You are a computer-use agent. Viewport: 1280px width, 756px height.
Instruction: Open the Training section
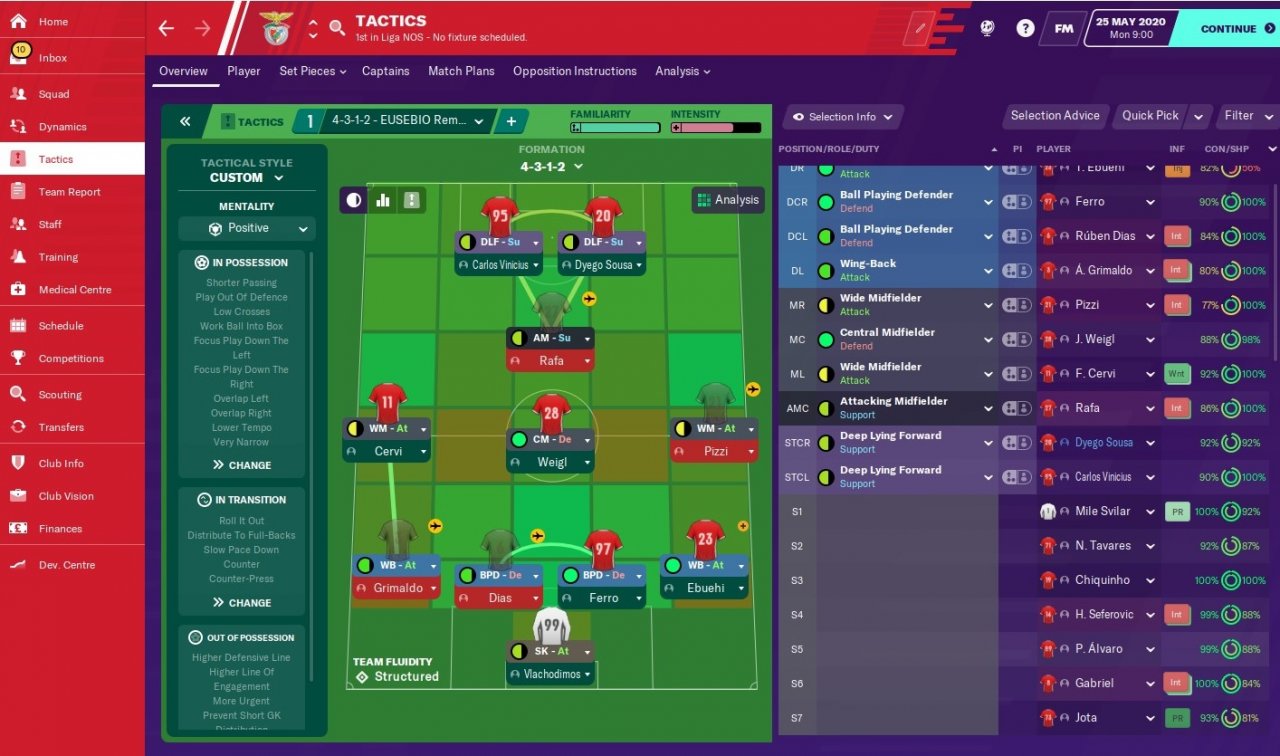(58, 257)
